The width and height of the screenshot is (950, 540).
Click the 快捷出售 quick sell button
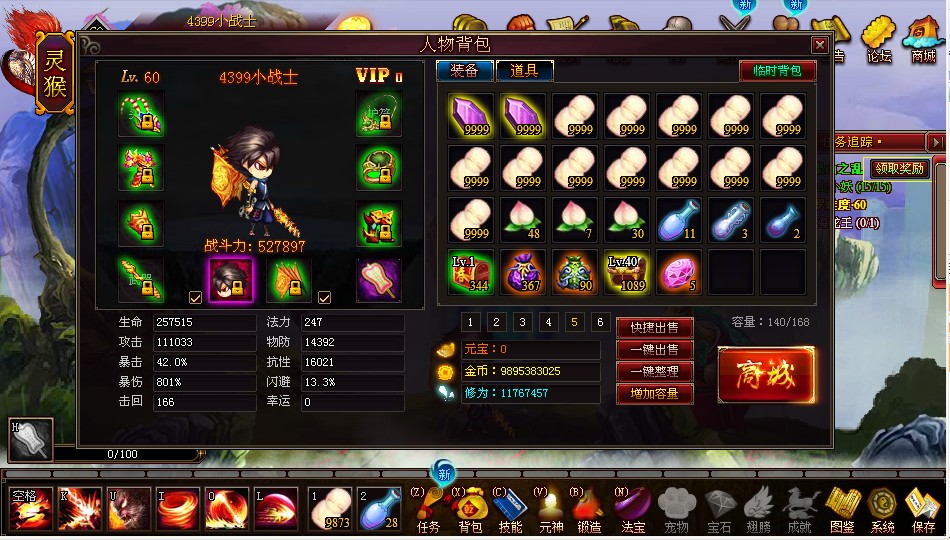click(x=653, y=328)
